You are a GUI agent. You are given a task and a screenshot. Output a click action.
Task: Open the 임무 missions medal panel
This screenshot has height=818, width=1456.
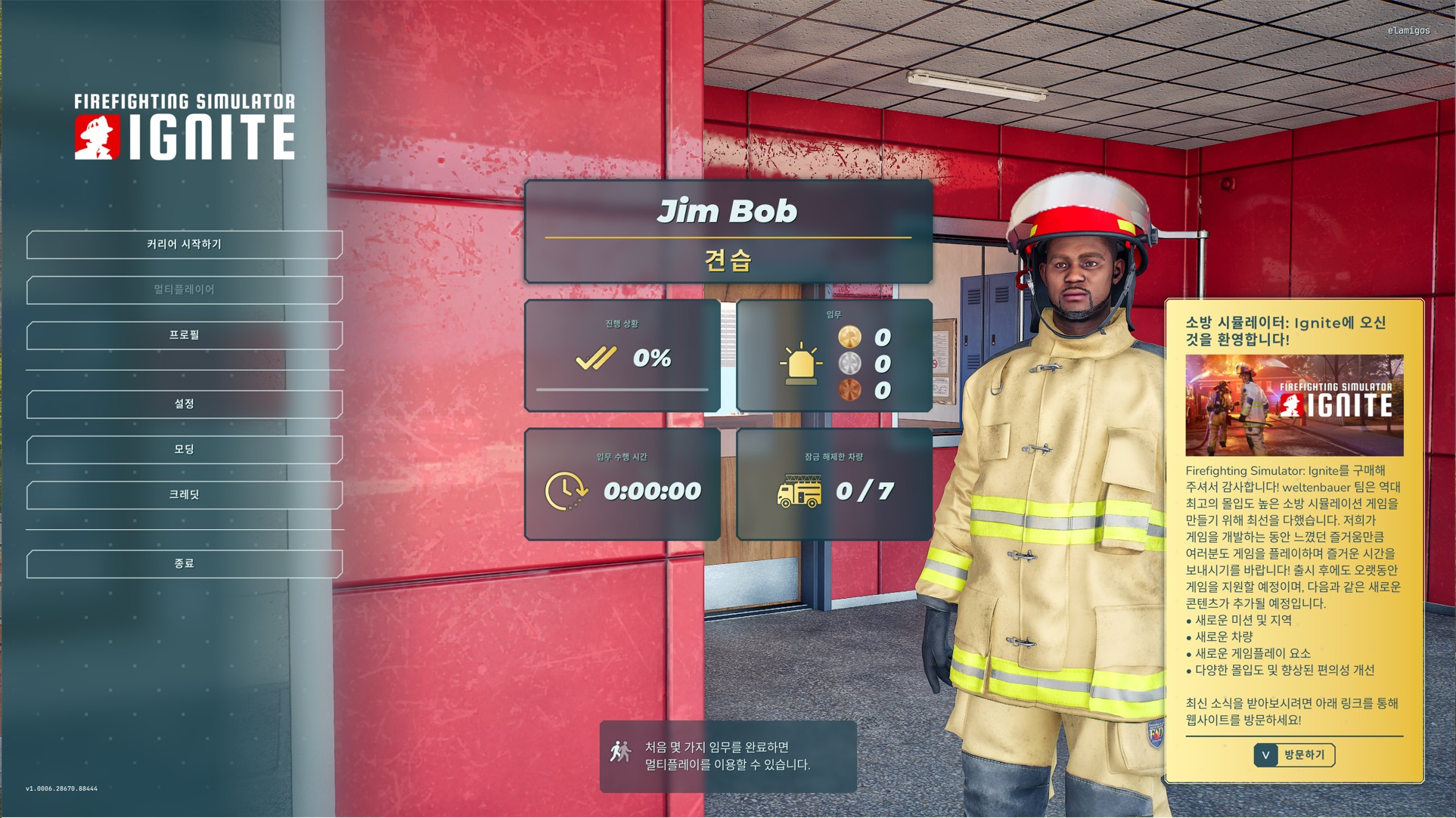(x=834, y=355)
